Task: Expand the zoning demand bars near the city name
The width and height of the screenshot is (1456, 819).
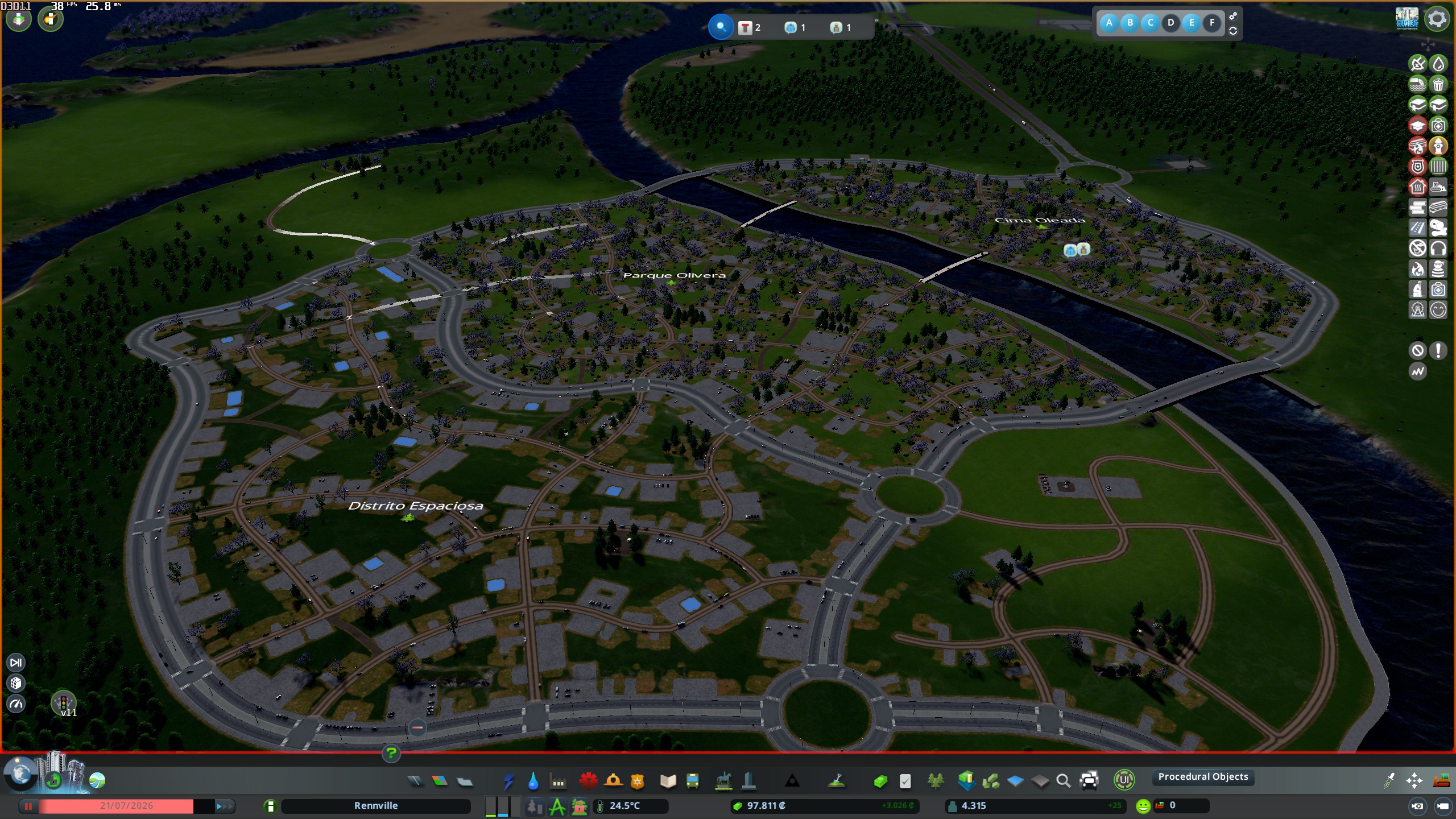Action: coord(503,806)
